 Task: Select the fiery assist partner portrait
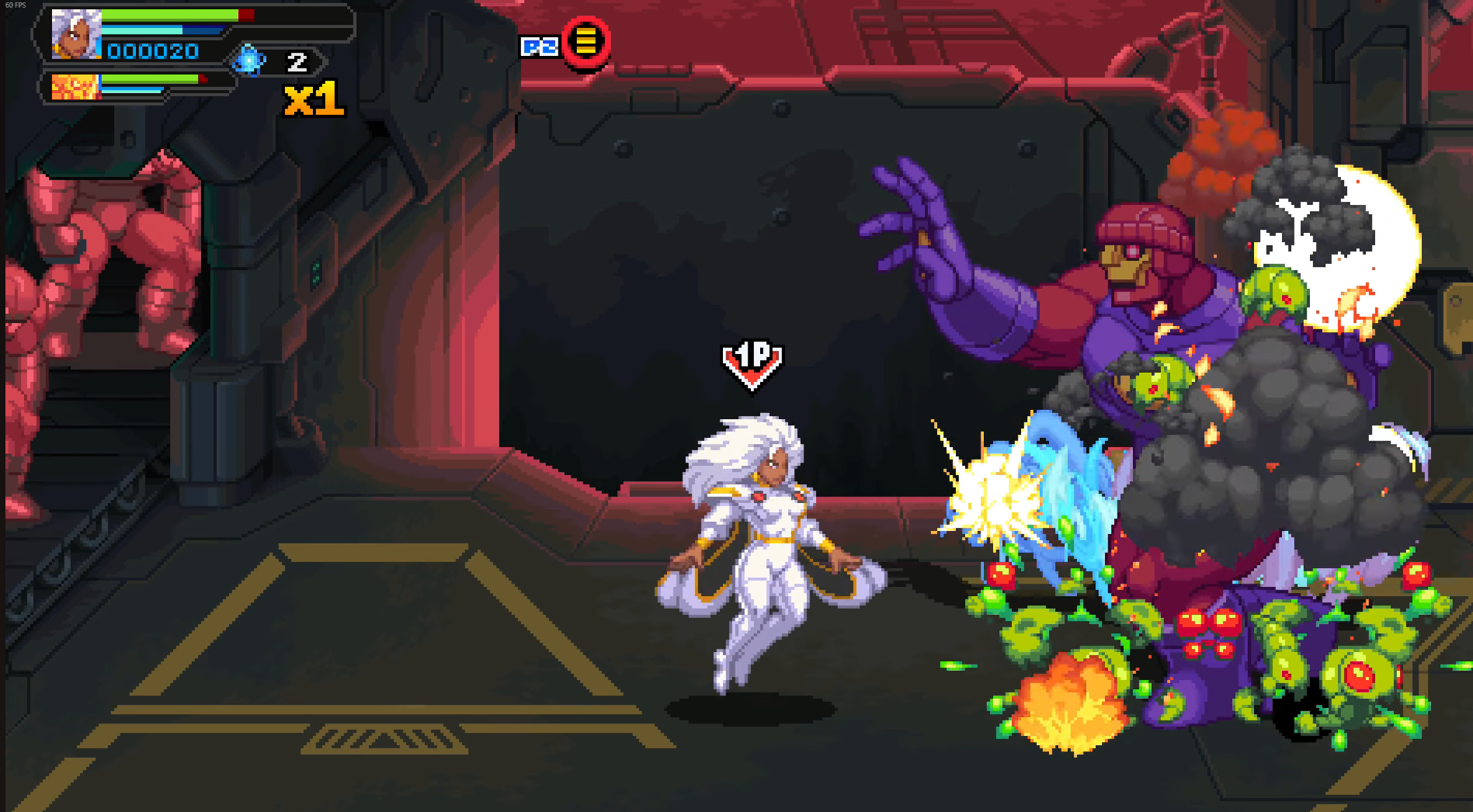point(75,87)
